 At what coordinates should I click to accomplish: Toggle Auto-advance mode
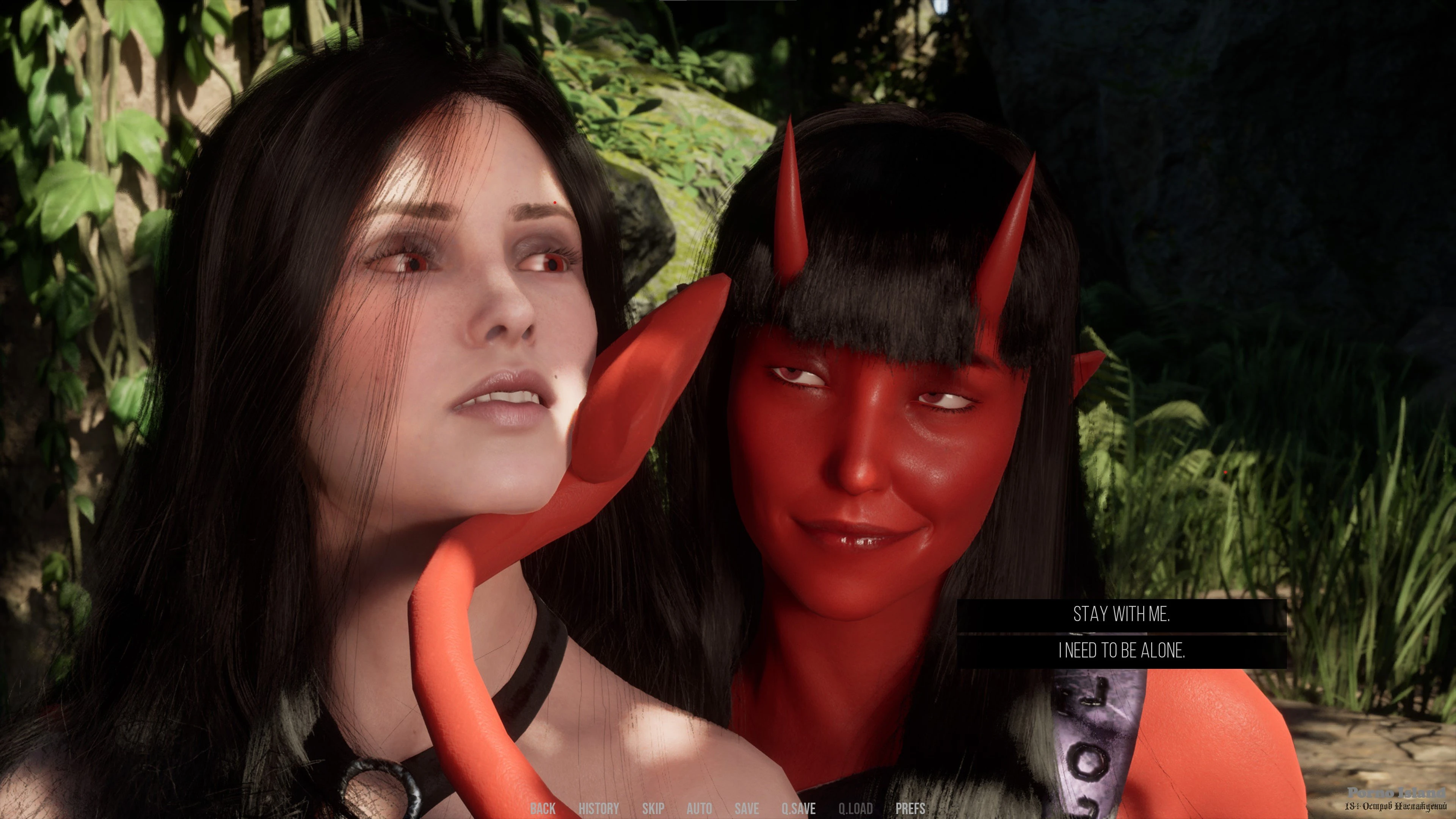point(699,808)
